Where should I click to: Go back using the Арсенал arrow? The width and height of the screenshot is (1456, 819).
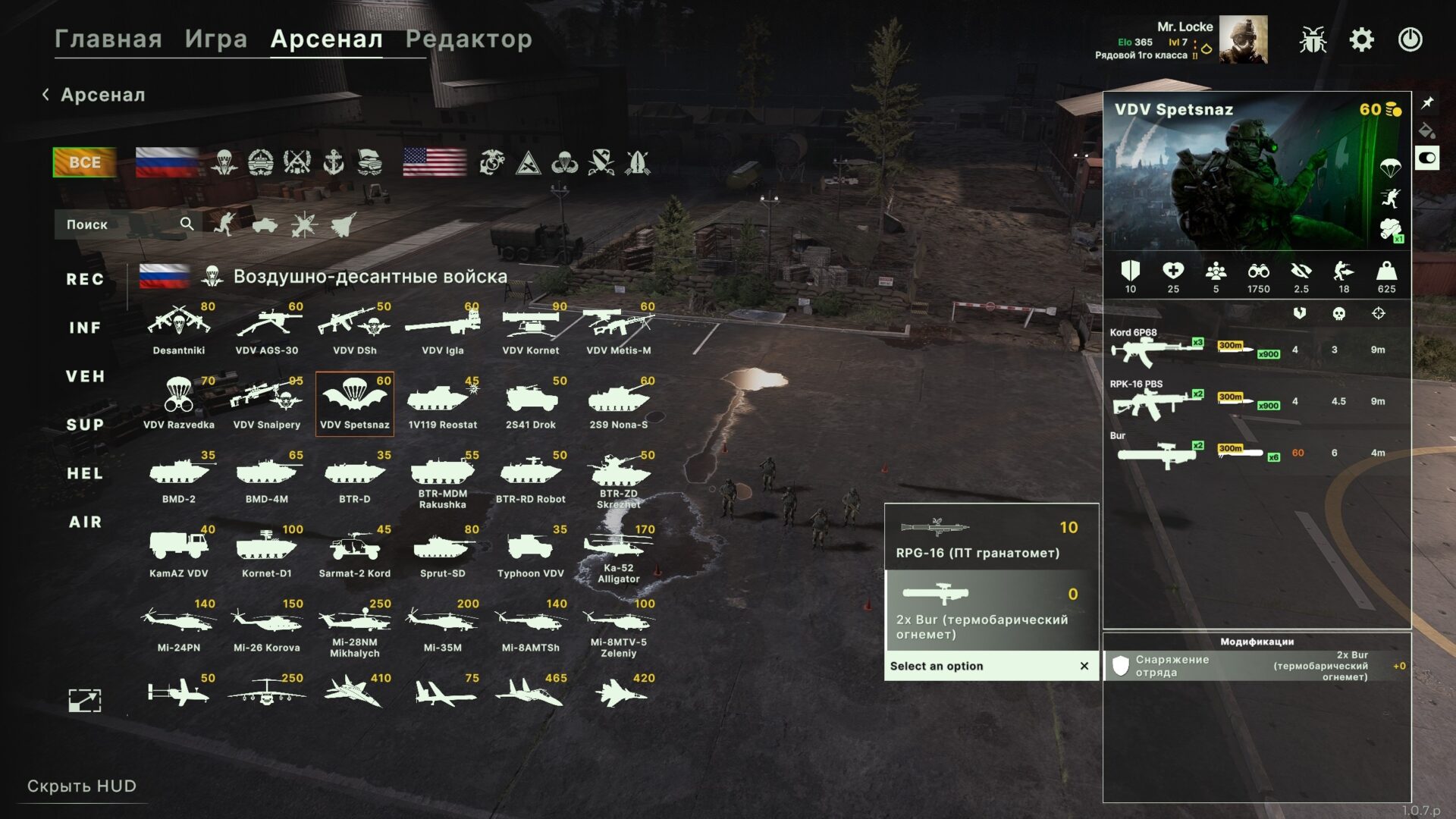coord(46,95)
